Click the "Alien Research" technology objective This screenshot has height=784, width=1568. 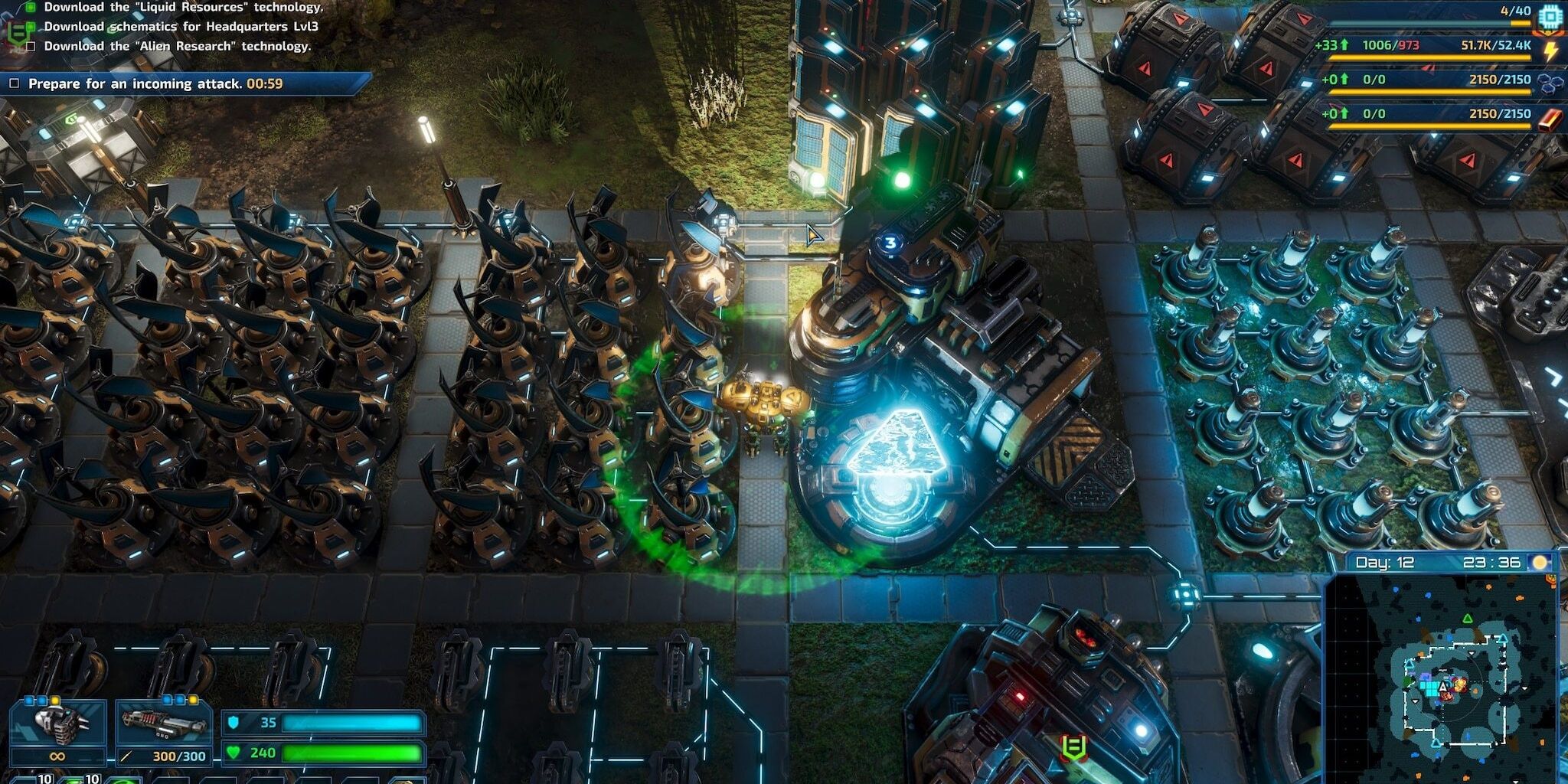(177, 46)
